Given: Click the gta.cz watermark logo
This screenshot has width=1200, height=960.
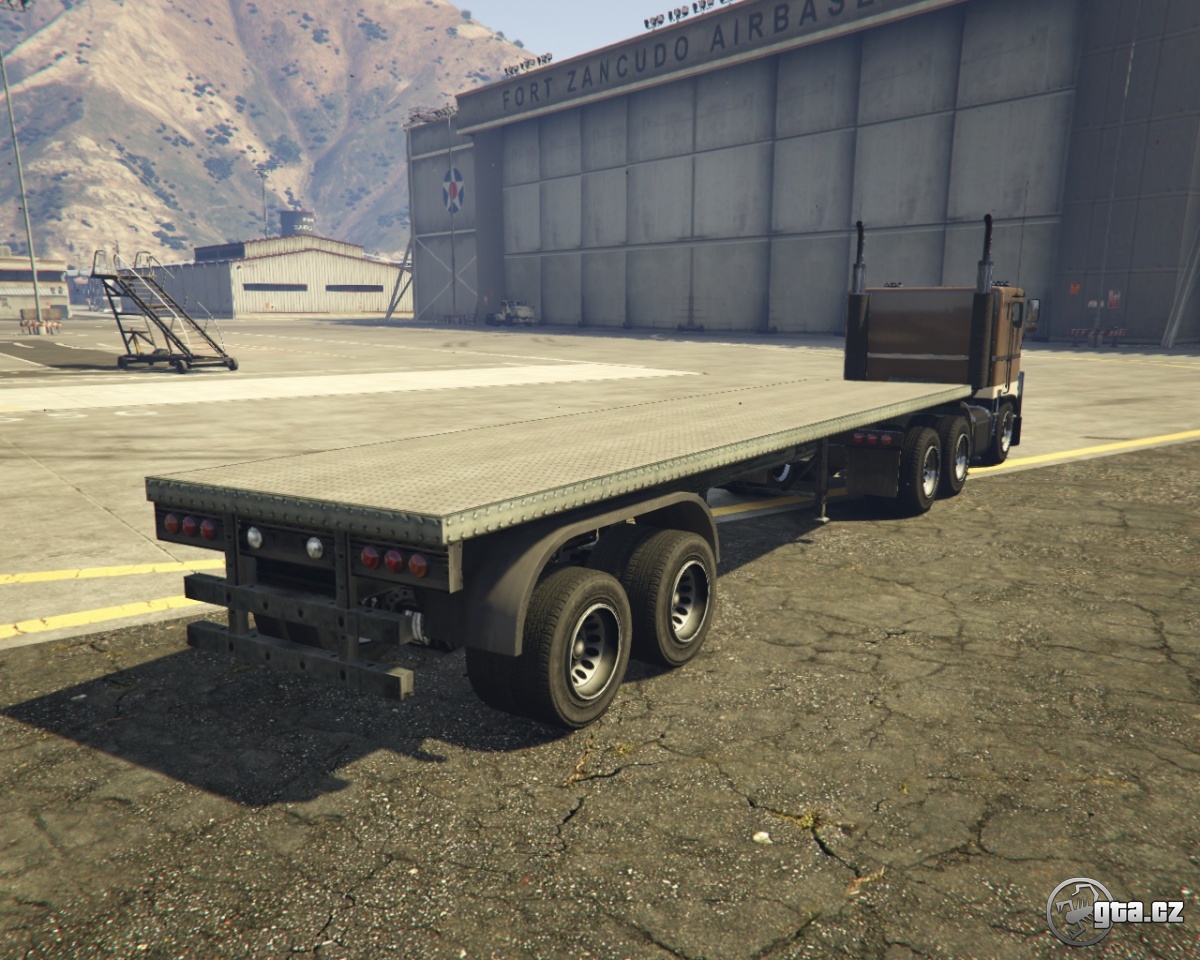Looking at the screenshot, I should [1114, 911].
